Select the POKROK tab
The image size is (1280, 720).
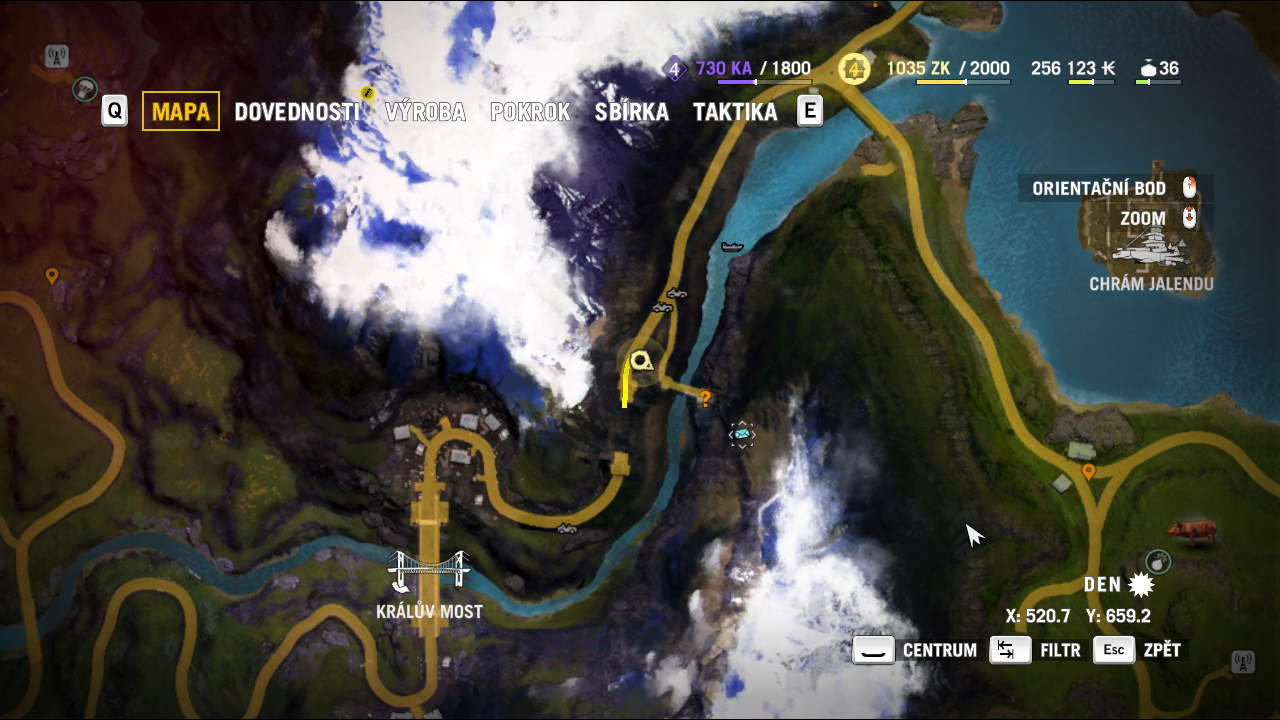click(x=530, y=112)
